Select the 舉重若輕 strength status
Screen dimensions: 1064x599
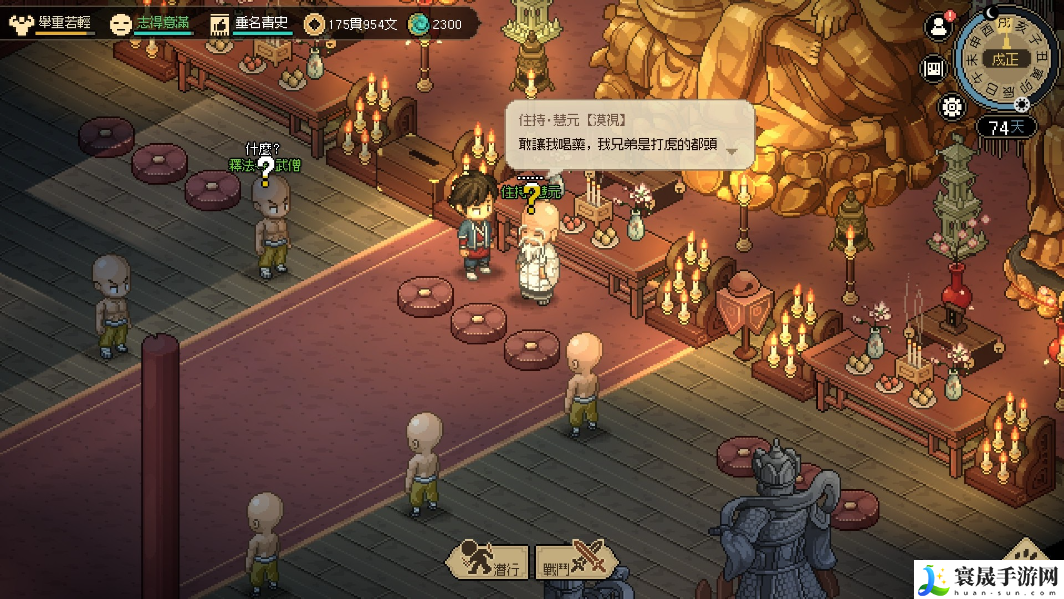52,23
